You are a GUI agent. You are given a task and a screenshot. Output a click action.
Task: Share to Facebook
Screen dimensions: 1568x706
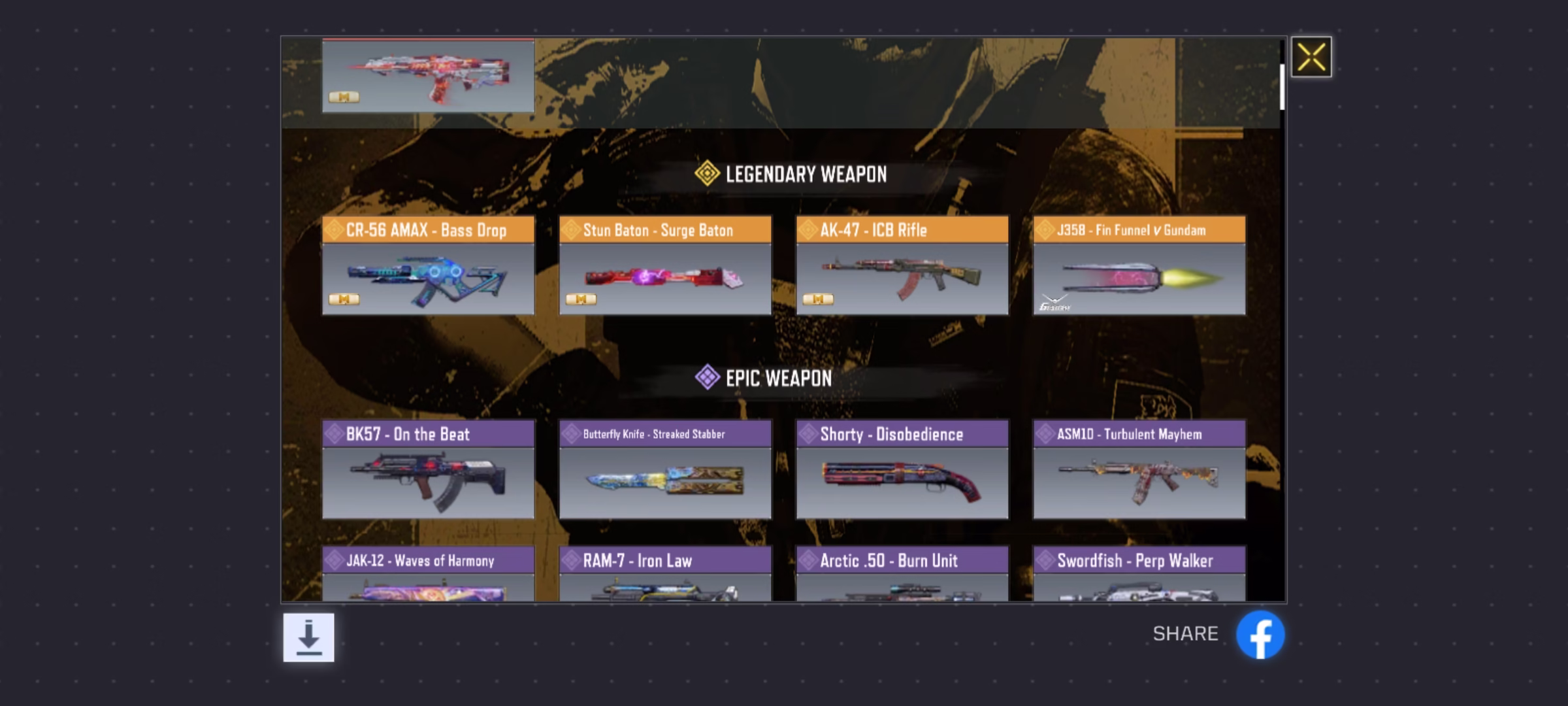point(1260,635)
